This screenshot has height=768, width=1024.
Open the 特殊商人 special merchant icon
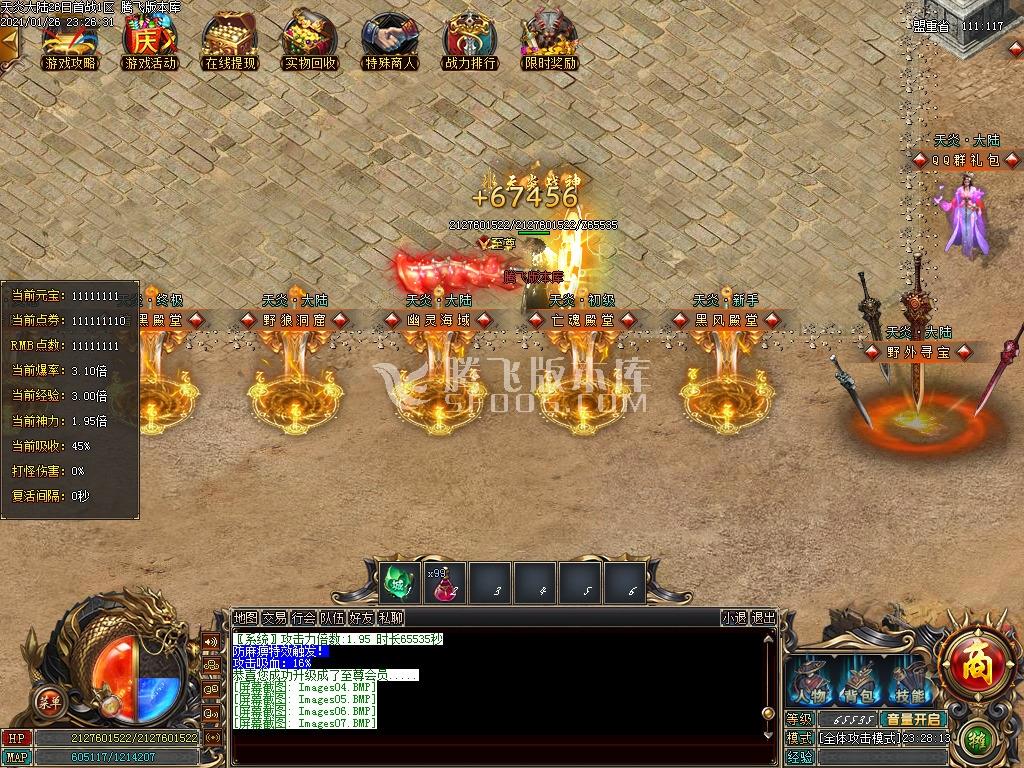[390, 42]
